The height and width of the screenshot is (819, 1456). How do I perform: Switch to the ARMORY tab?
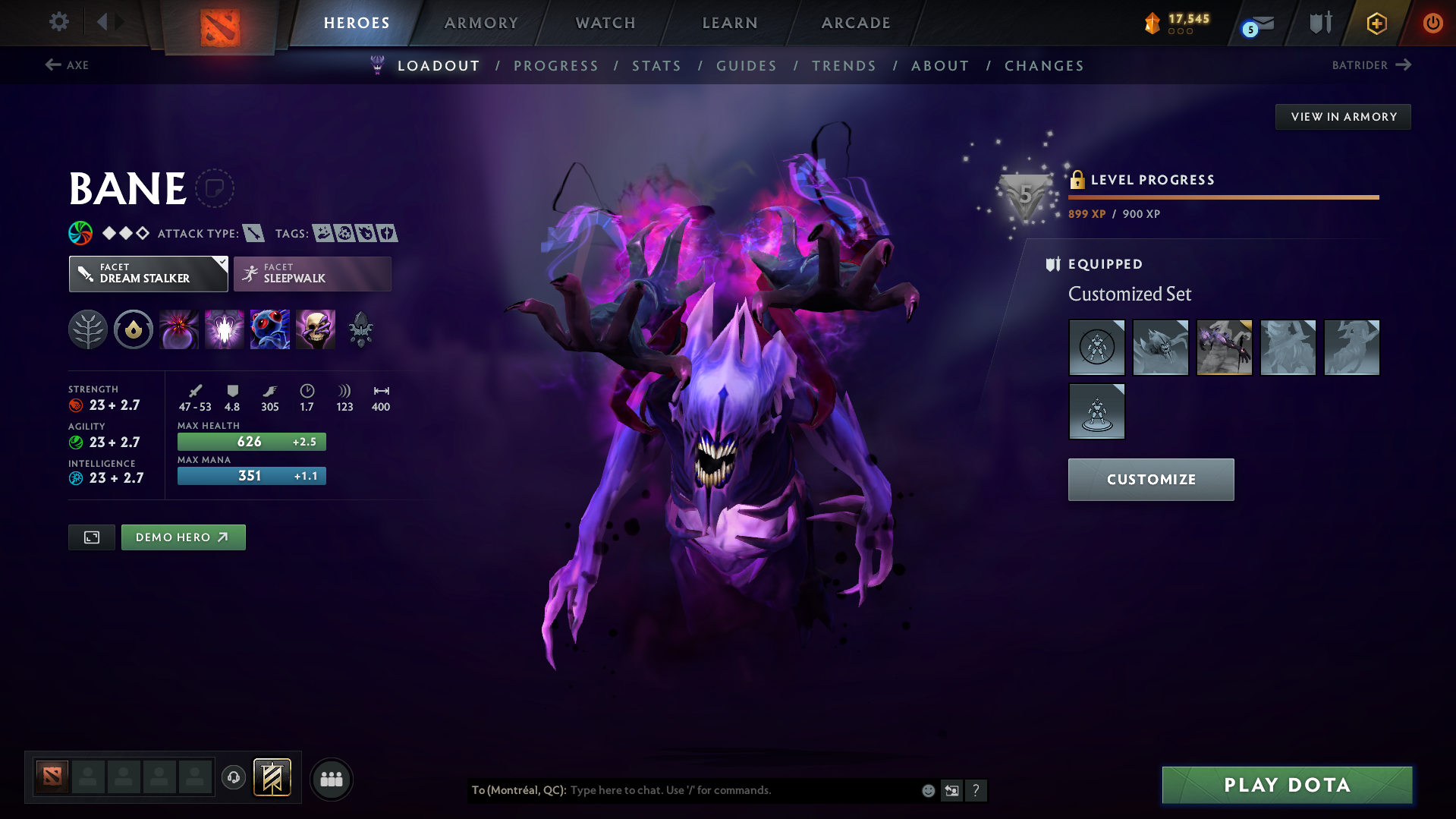pyautogui.click(x=481, y=22)
